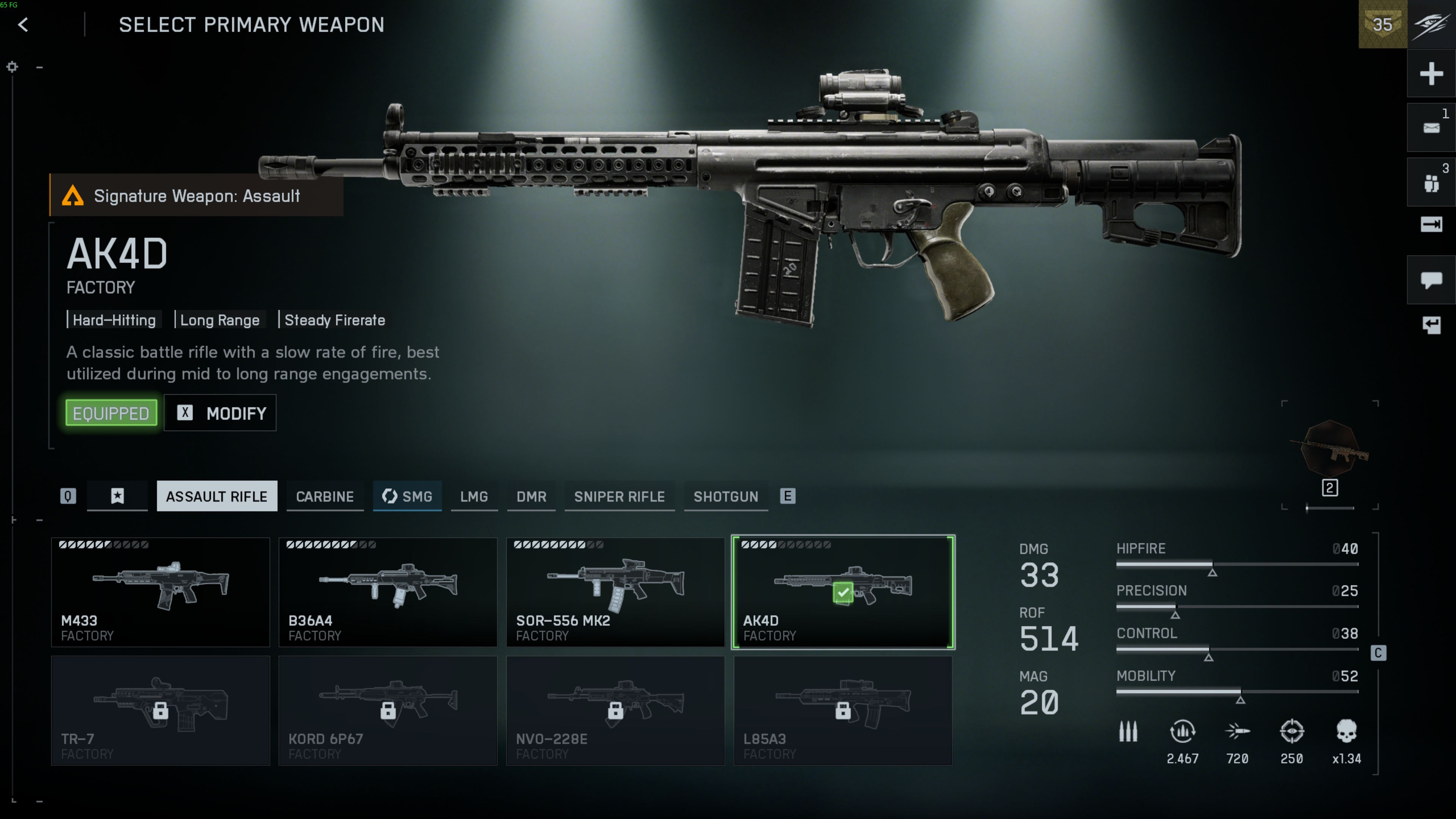
Task: Select the equipped AK4D tile
Action: tap(843, 592)
